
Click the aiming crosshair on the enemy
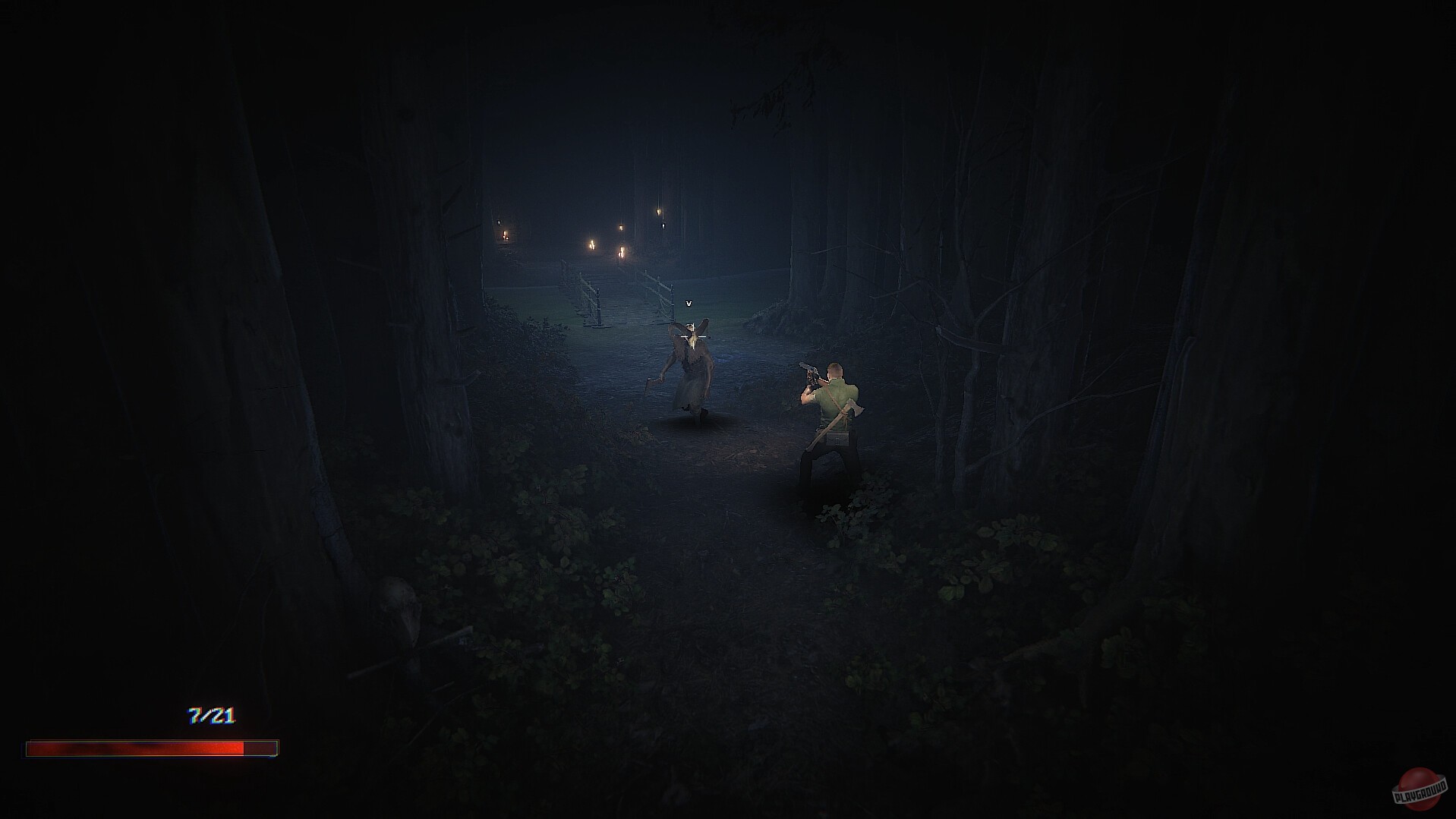point(693,337)
